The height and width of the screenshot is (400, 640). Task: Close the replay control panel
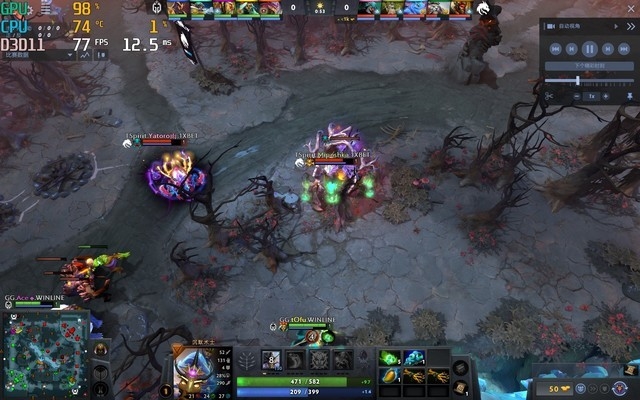(x=630, y=27)
